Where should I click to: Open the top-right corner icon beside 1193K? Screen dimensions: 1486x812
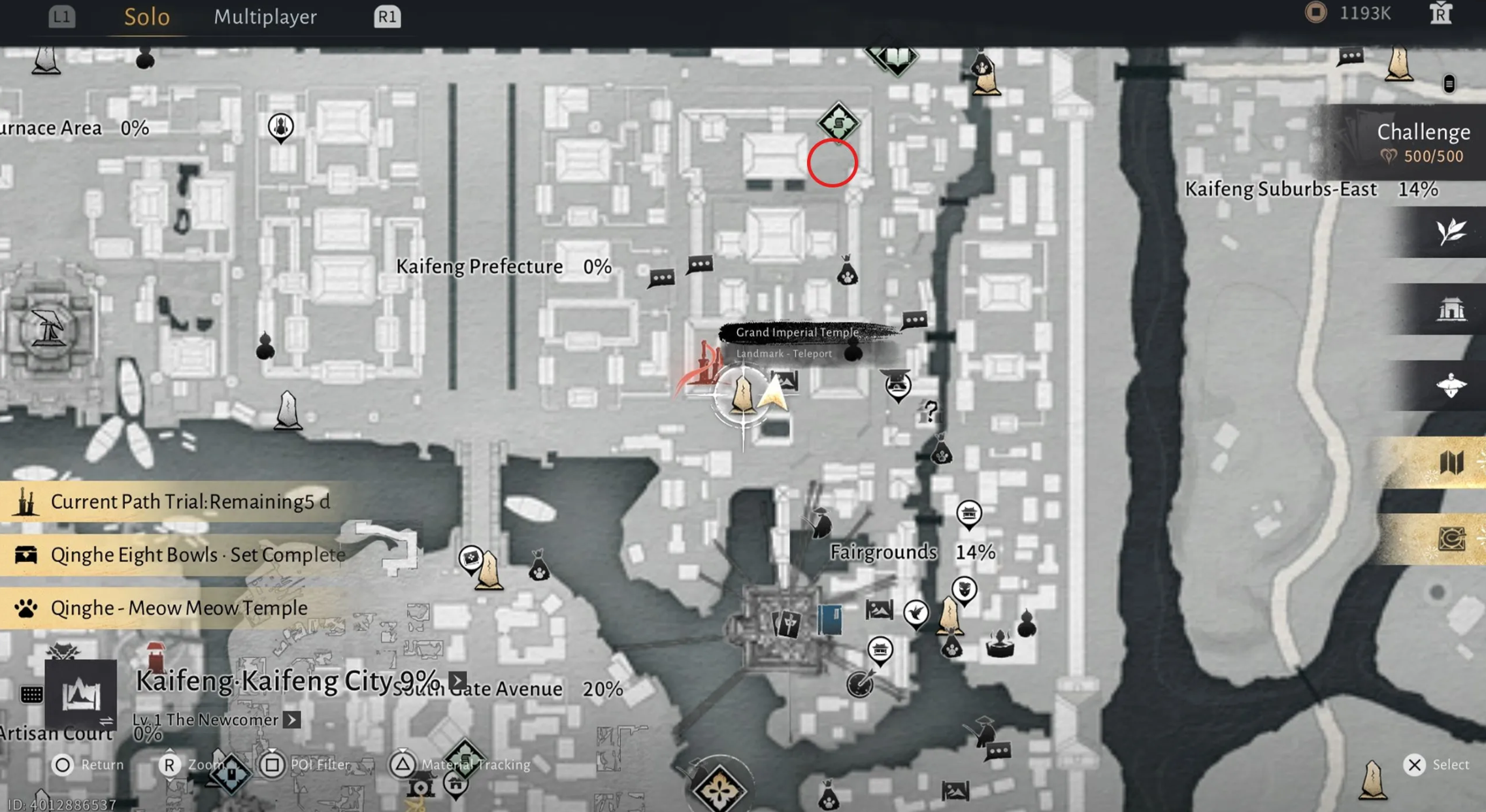click(x=1440, y=14)
